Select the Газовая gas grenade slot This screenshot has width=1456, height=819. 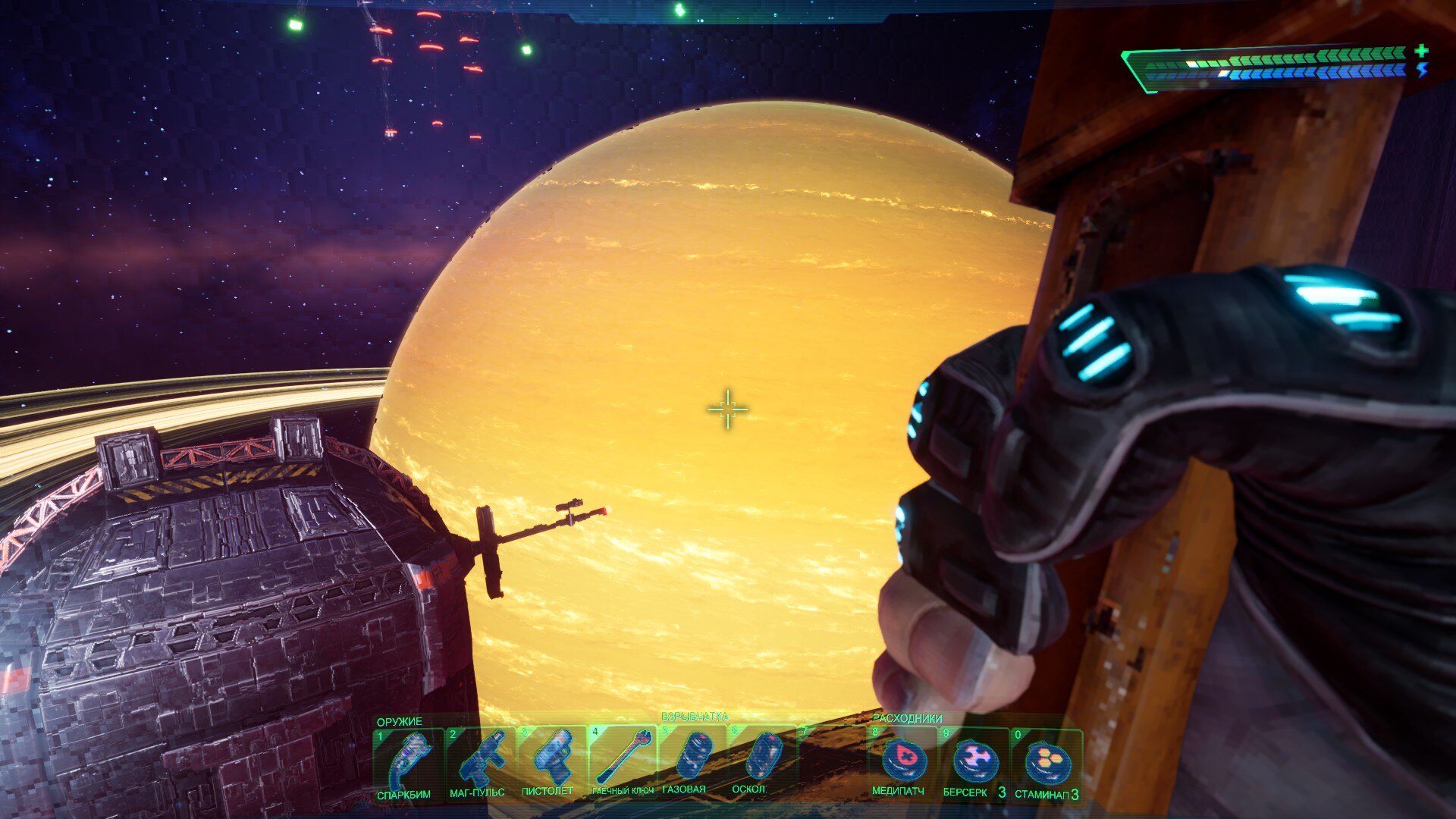tap(692, 761)
